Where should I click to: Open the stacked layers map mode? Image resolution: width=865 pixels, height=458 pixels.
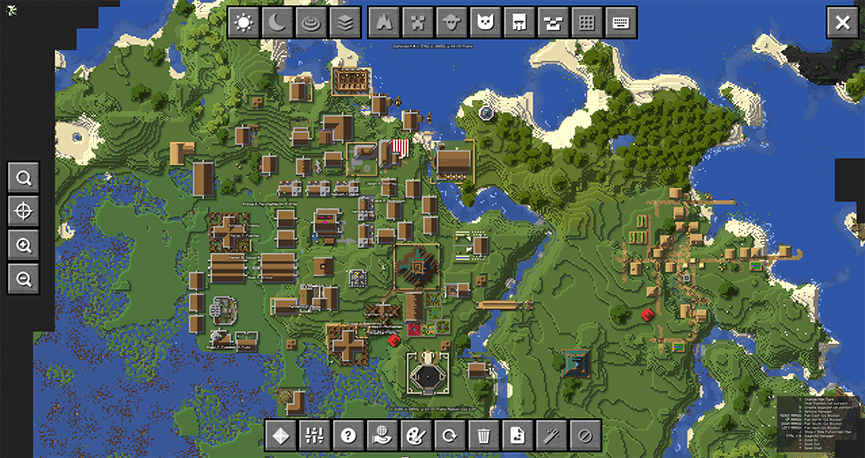[345, 23]
